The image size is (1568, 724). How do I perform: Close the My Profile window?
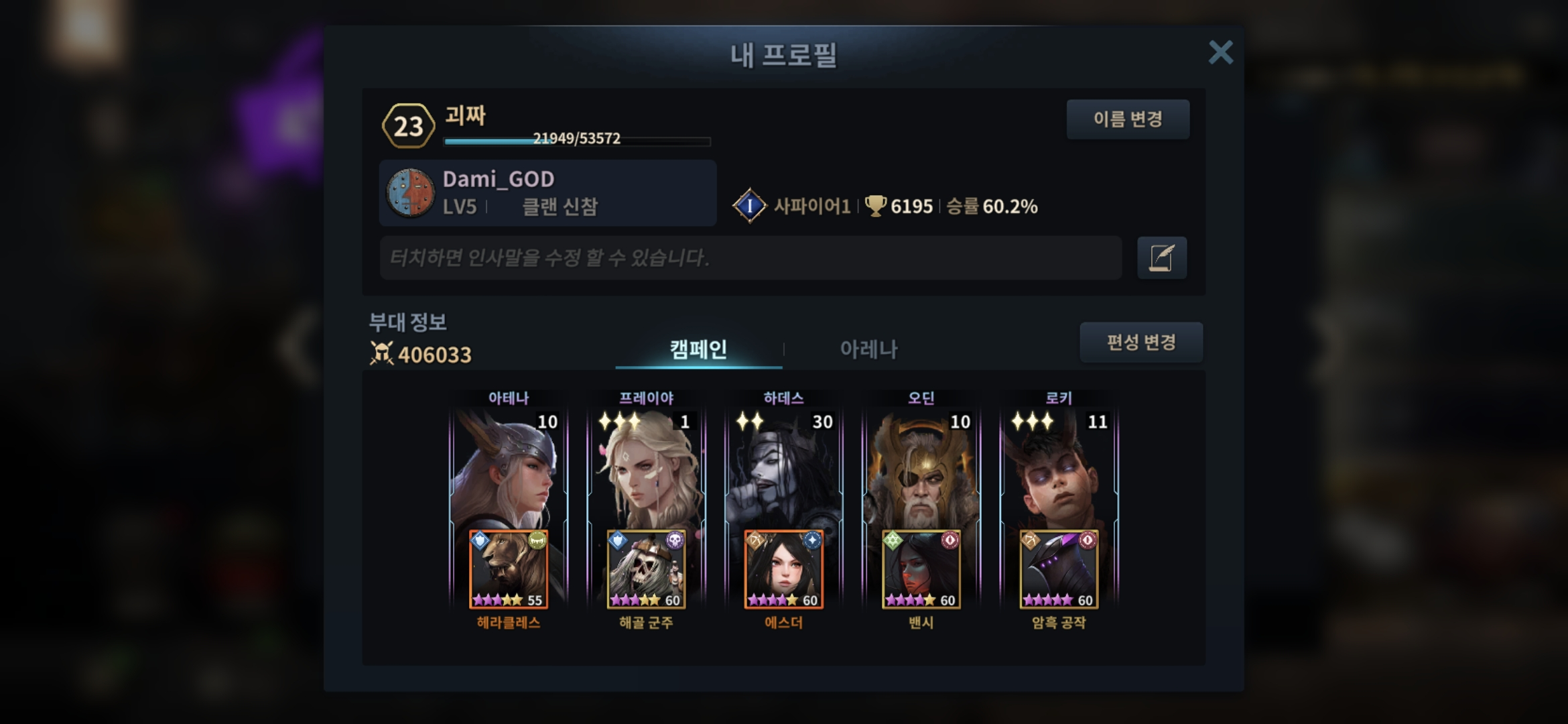tap(1220, 52)
